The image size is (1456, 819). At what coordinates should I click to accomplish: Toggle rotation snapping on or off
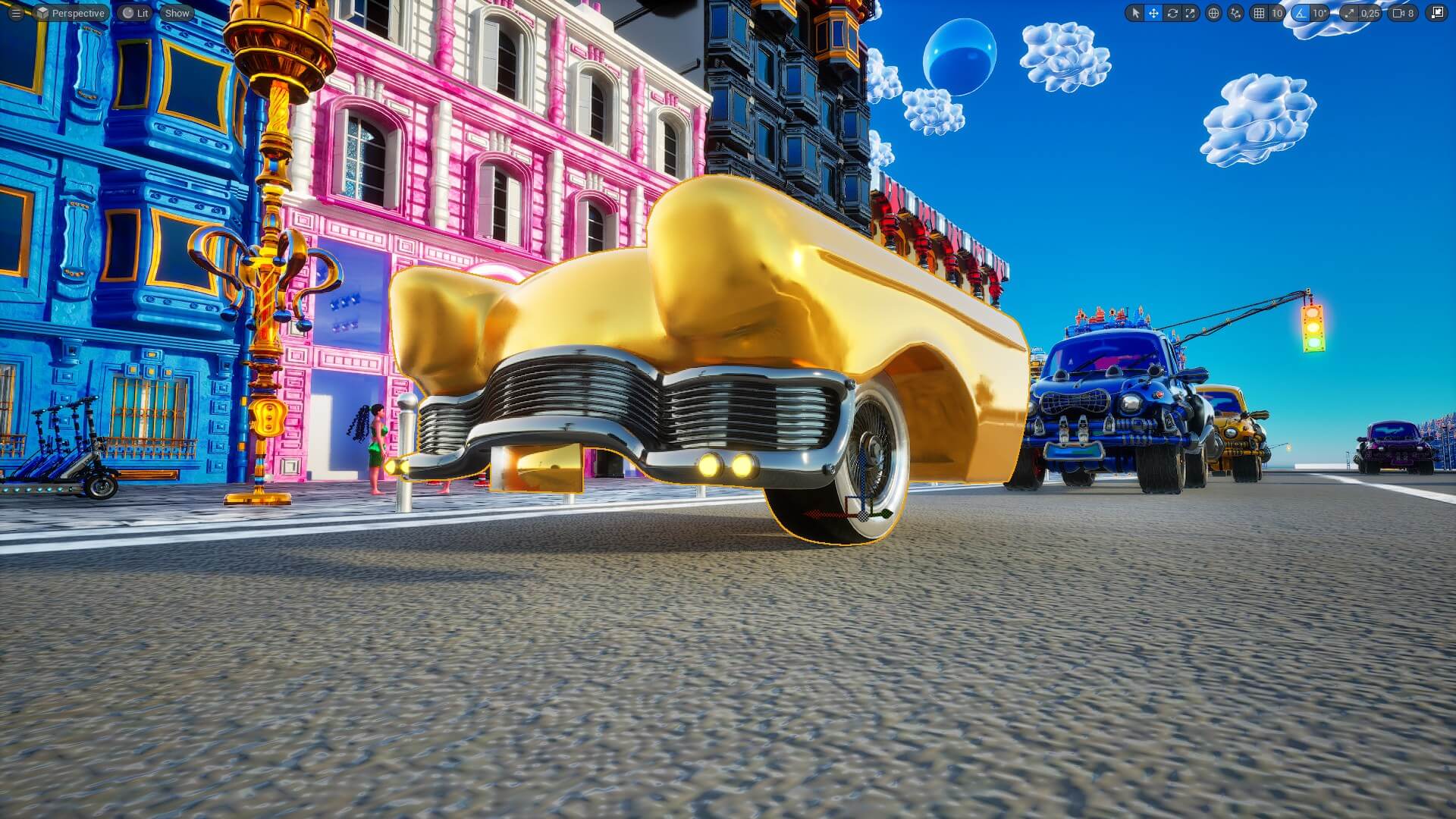point(1301,14)
